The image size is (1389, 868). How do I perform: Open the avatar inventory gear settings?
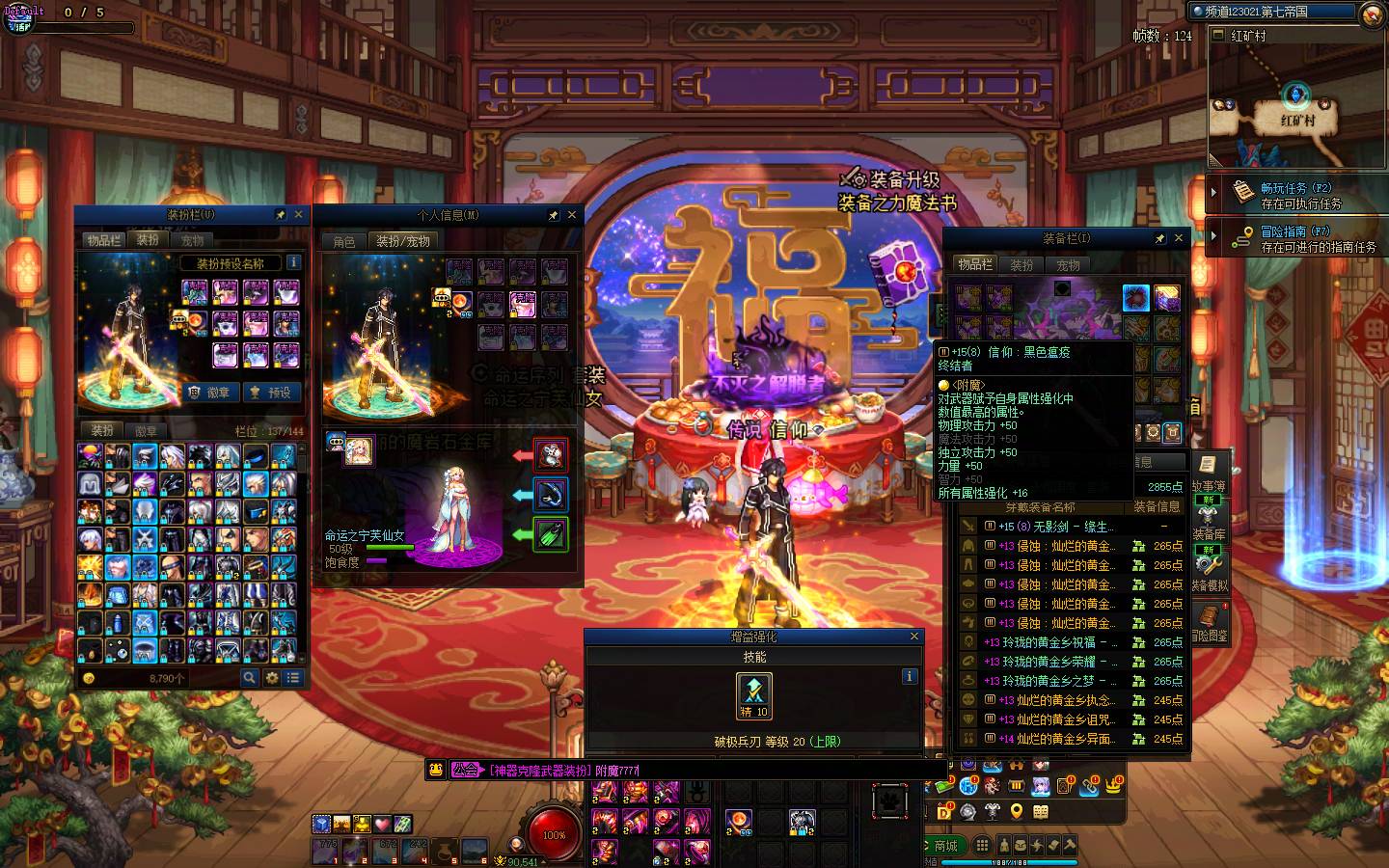click(x=271, y=678)
